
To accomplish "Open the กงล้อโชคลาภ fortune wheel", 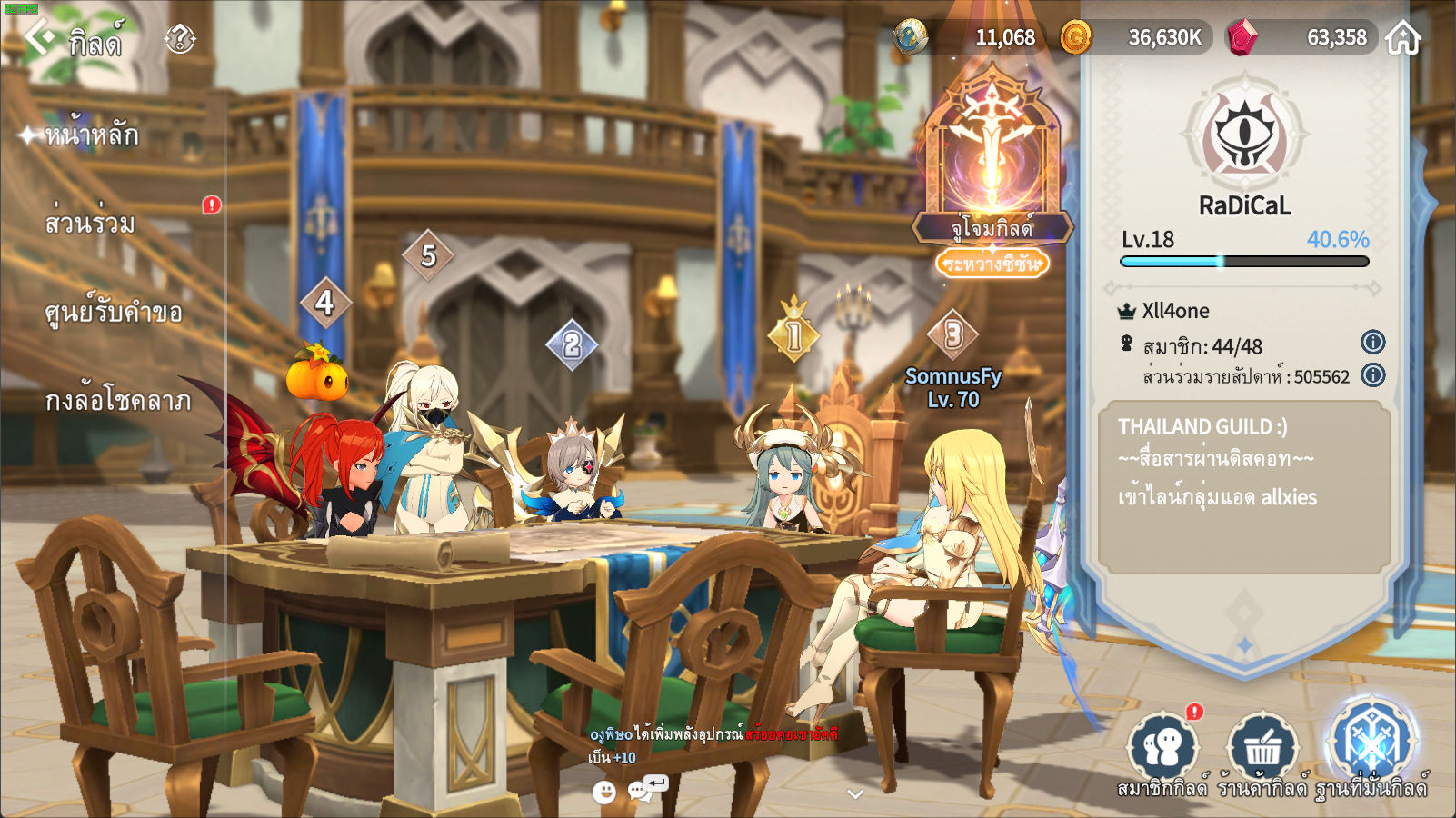I will [118, 400].
